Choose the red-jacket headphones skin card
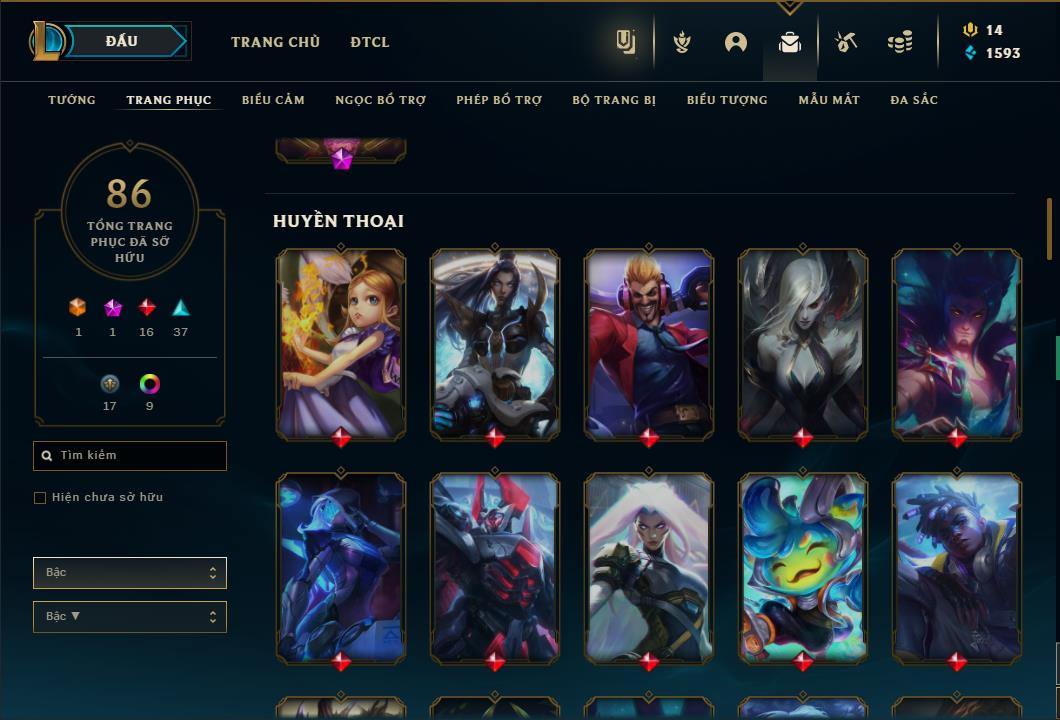Screen dimensions: 1060x720 [649, 343]
